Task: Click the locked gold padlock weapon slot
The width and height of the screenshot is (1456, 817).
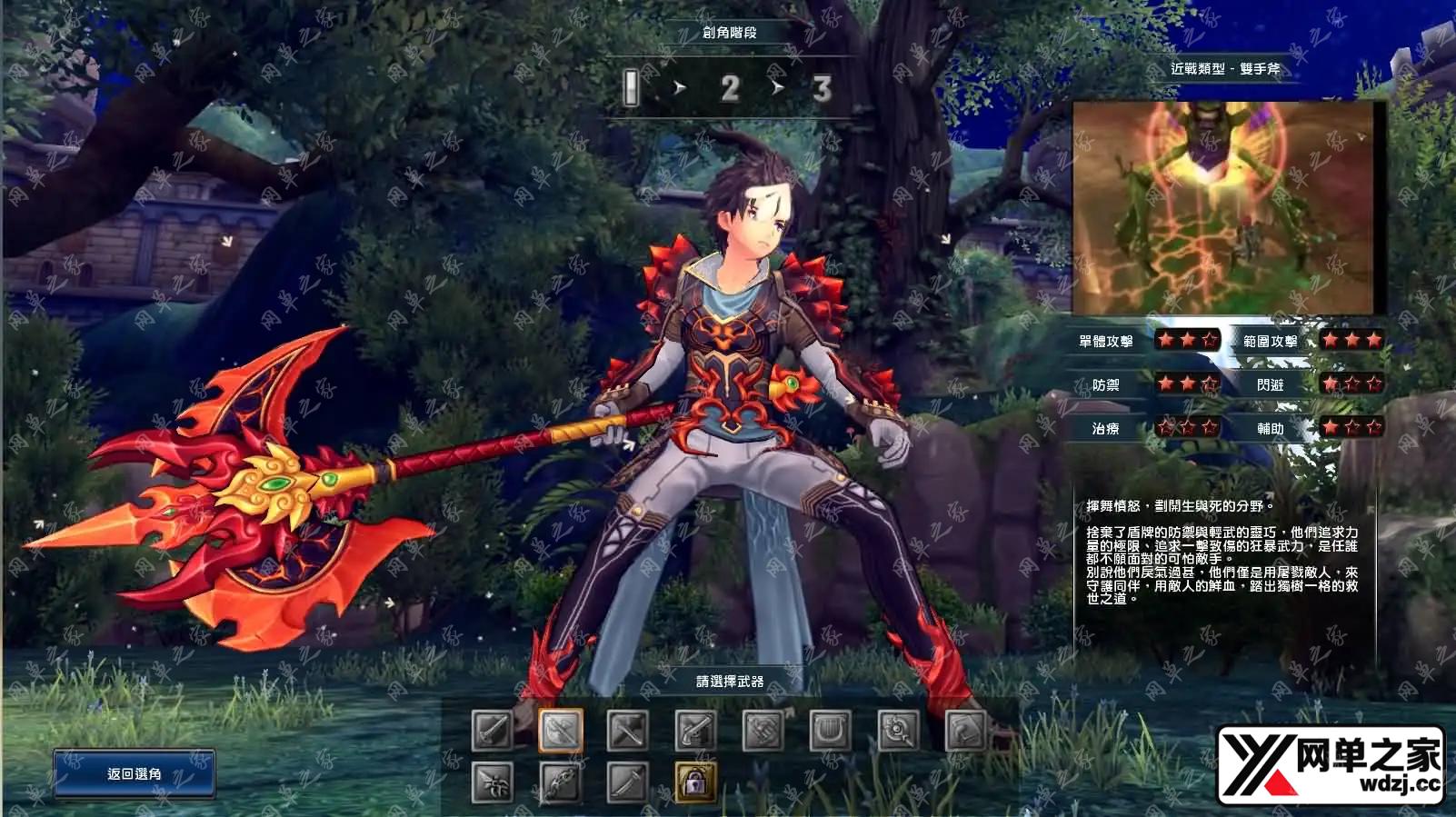Action: pos(696,782)
